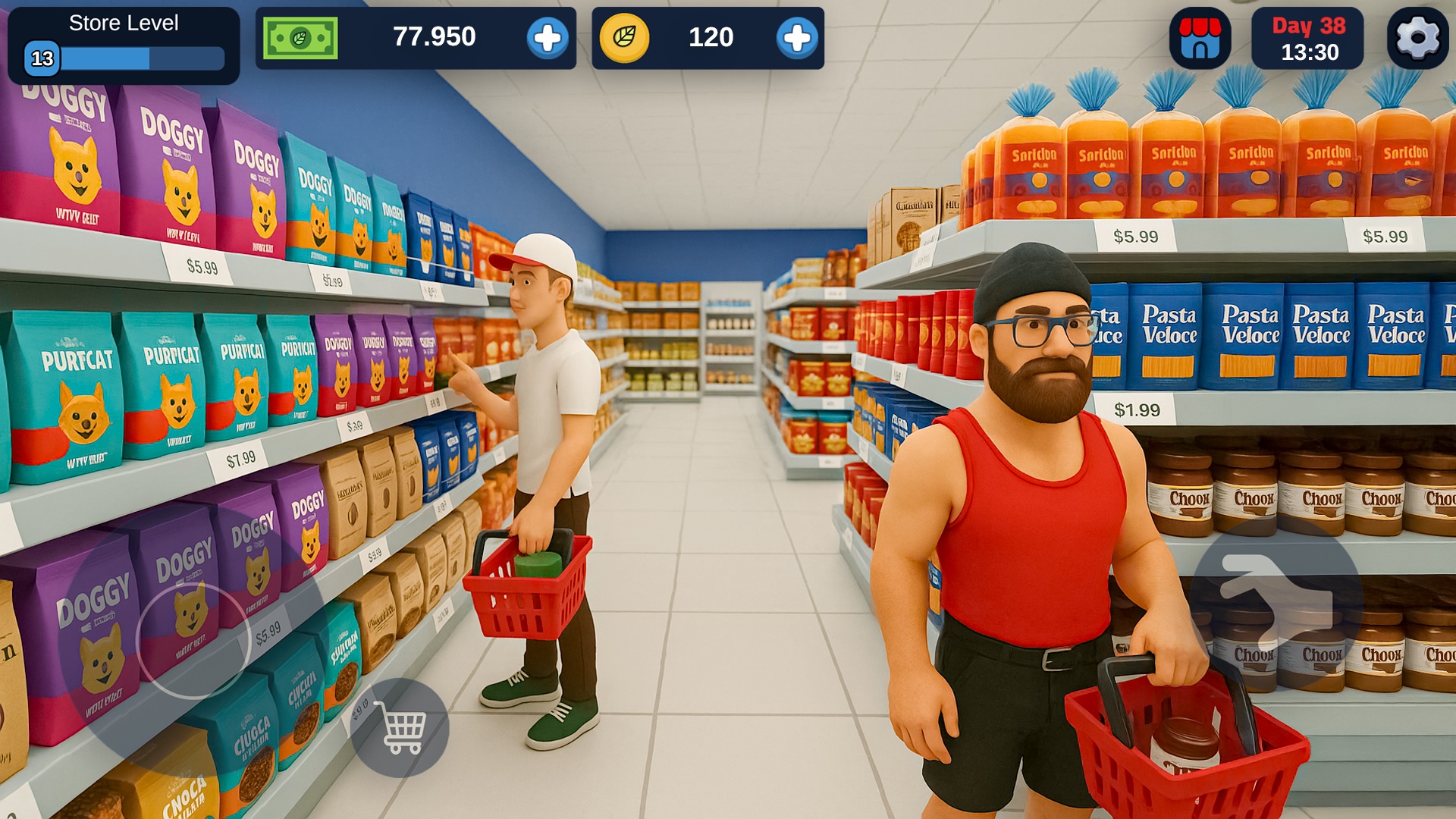Add more cash with the plus button
The width and height of the screenshot is (1456, 819).
[x=547, y=38]
